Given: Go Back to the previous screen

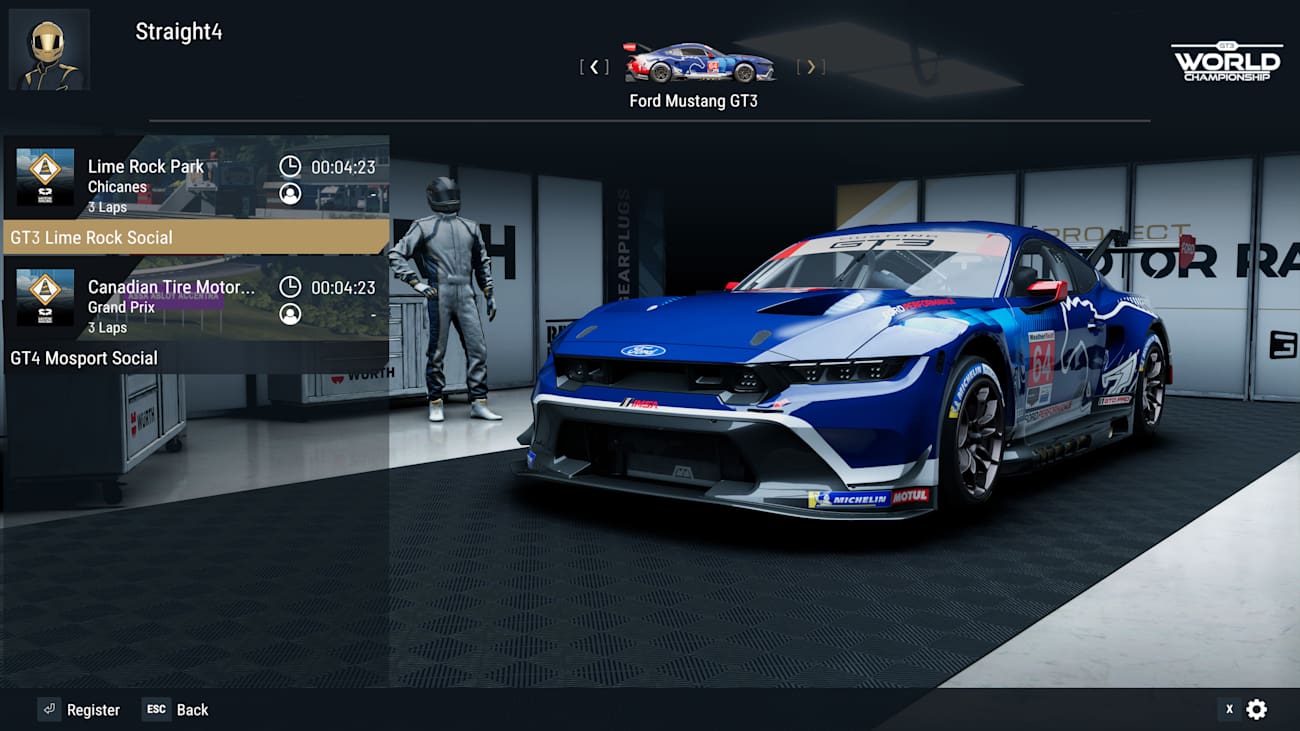Looking at the screenshot, I should [176, 710].
